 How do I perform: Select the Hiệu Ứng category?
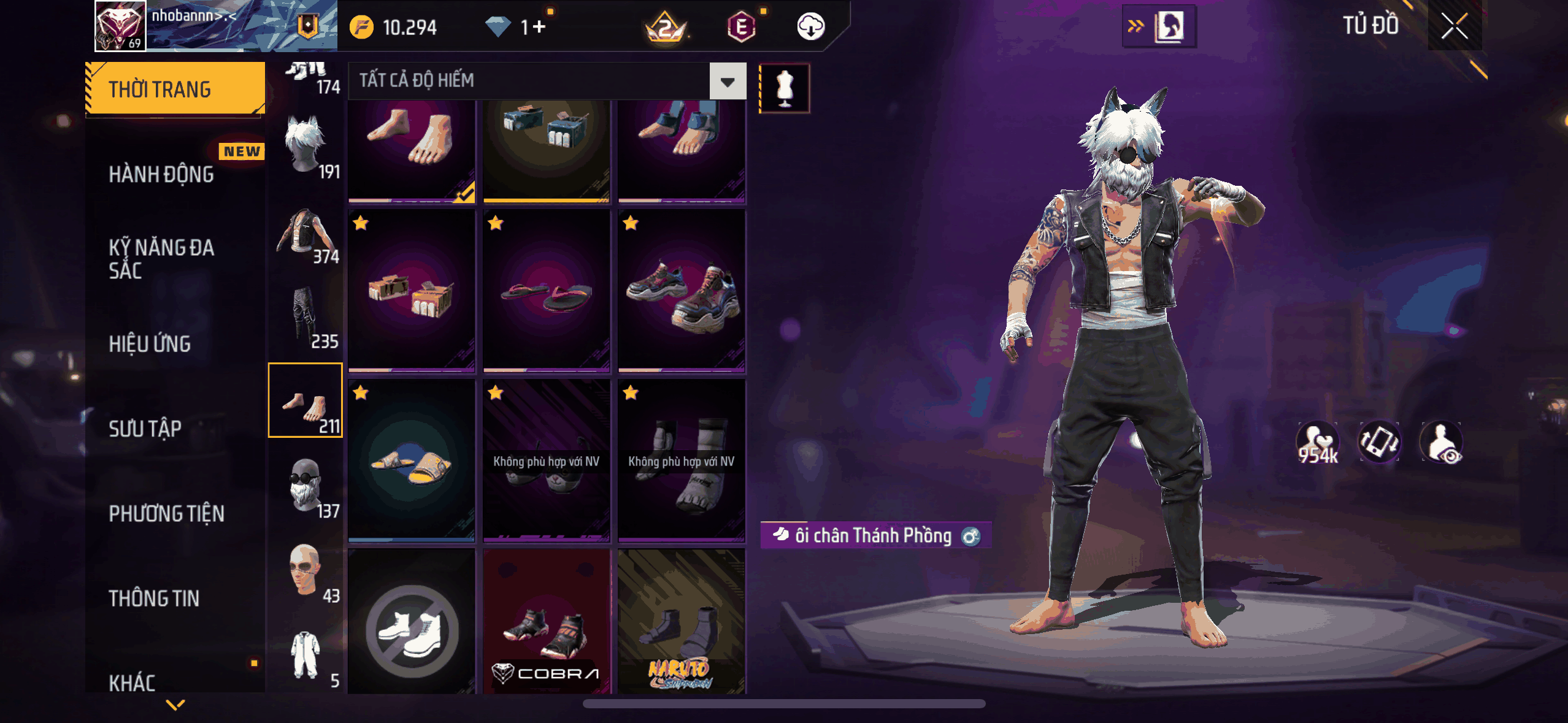150,344
